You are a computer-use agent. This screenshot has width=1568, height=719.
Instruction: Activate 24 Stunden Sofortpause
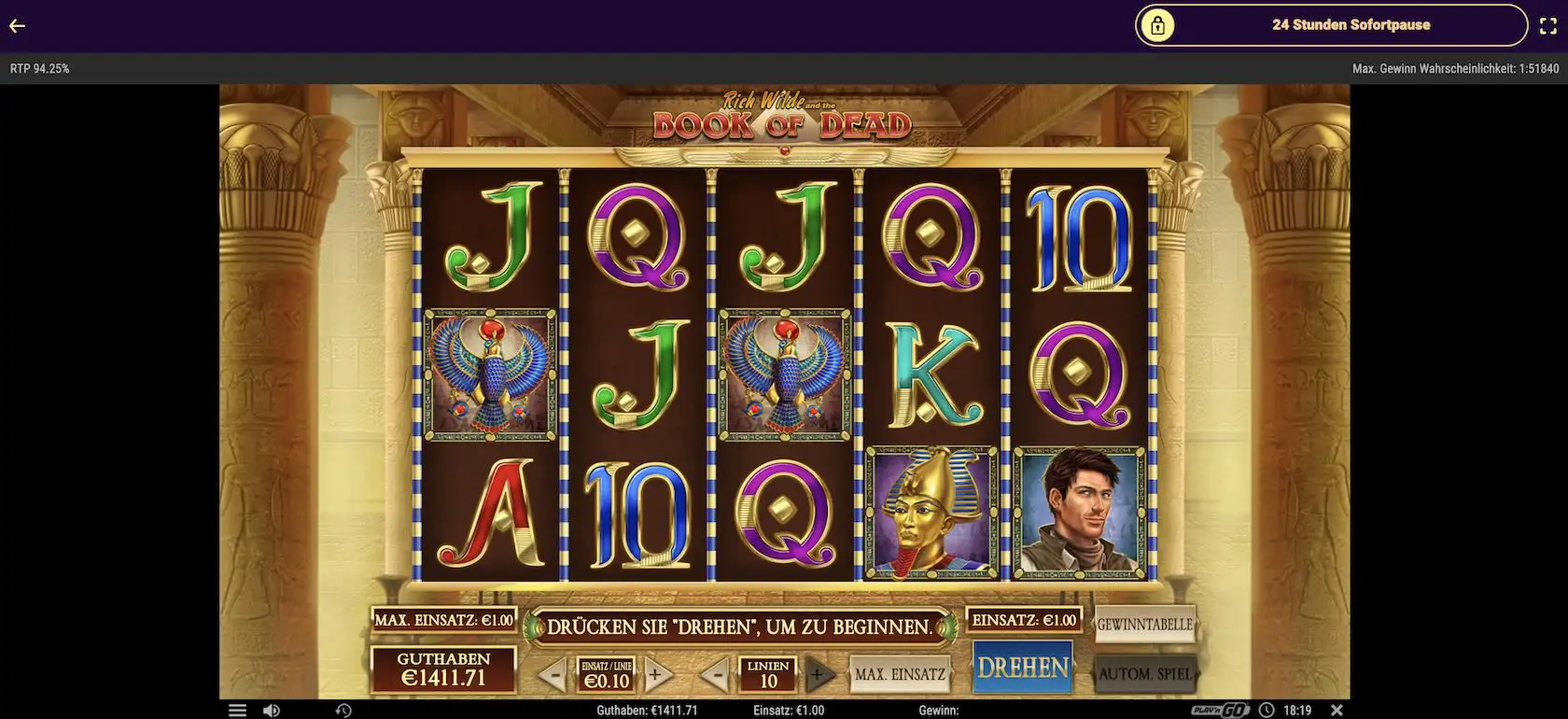pos(1351,25)
